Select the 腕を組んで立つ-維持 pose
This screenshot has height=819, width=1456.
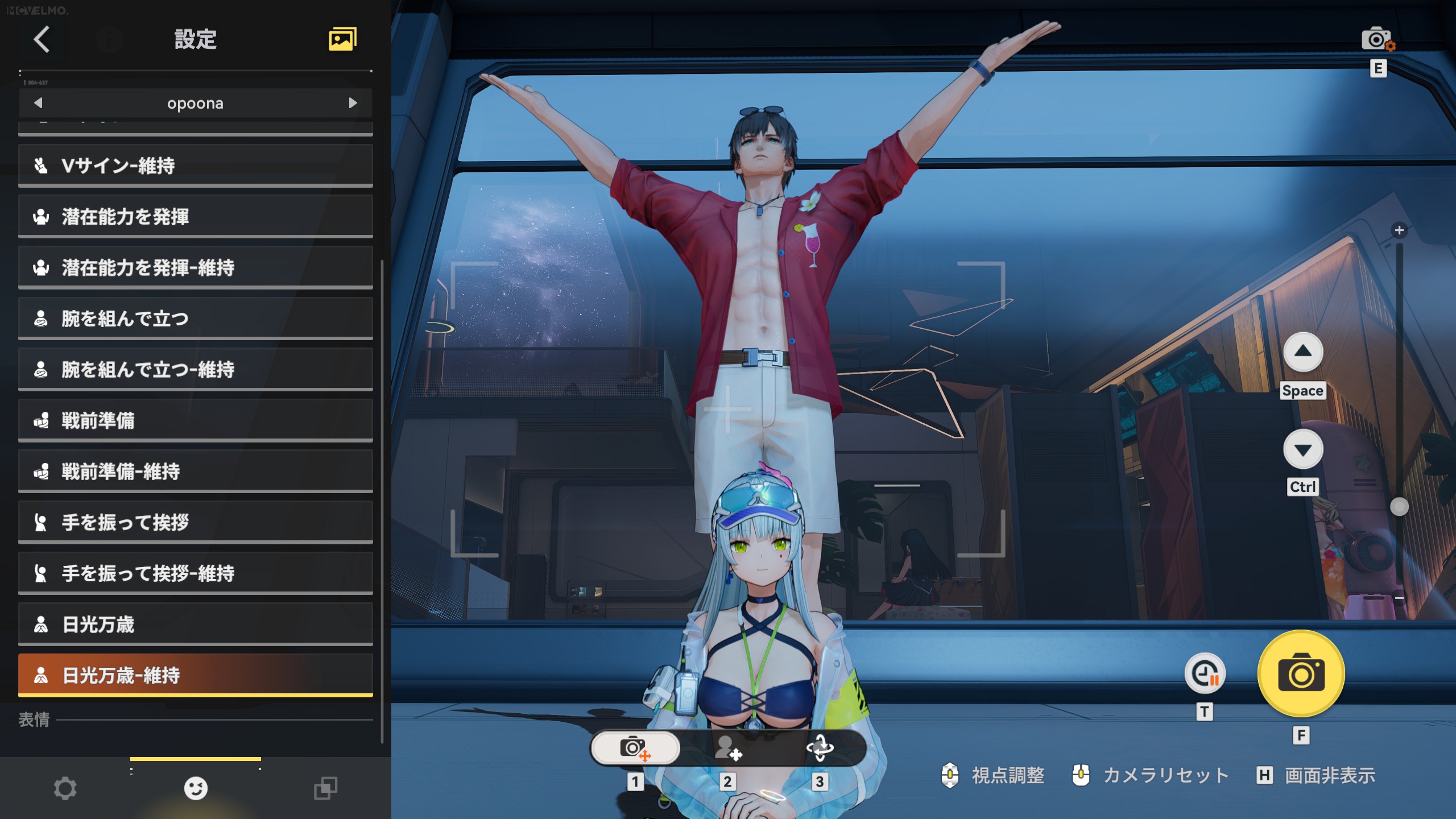pos(195,370)
